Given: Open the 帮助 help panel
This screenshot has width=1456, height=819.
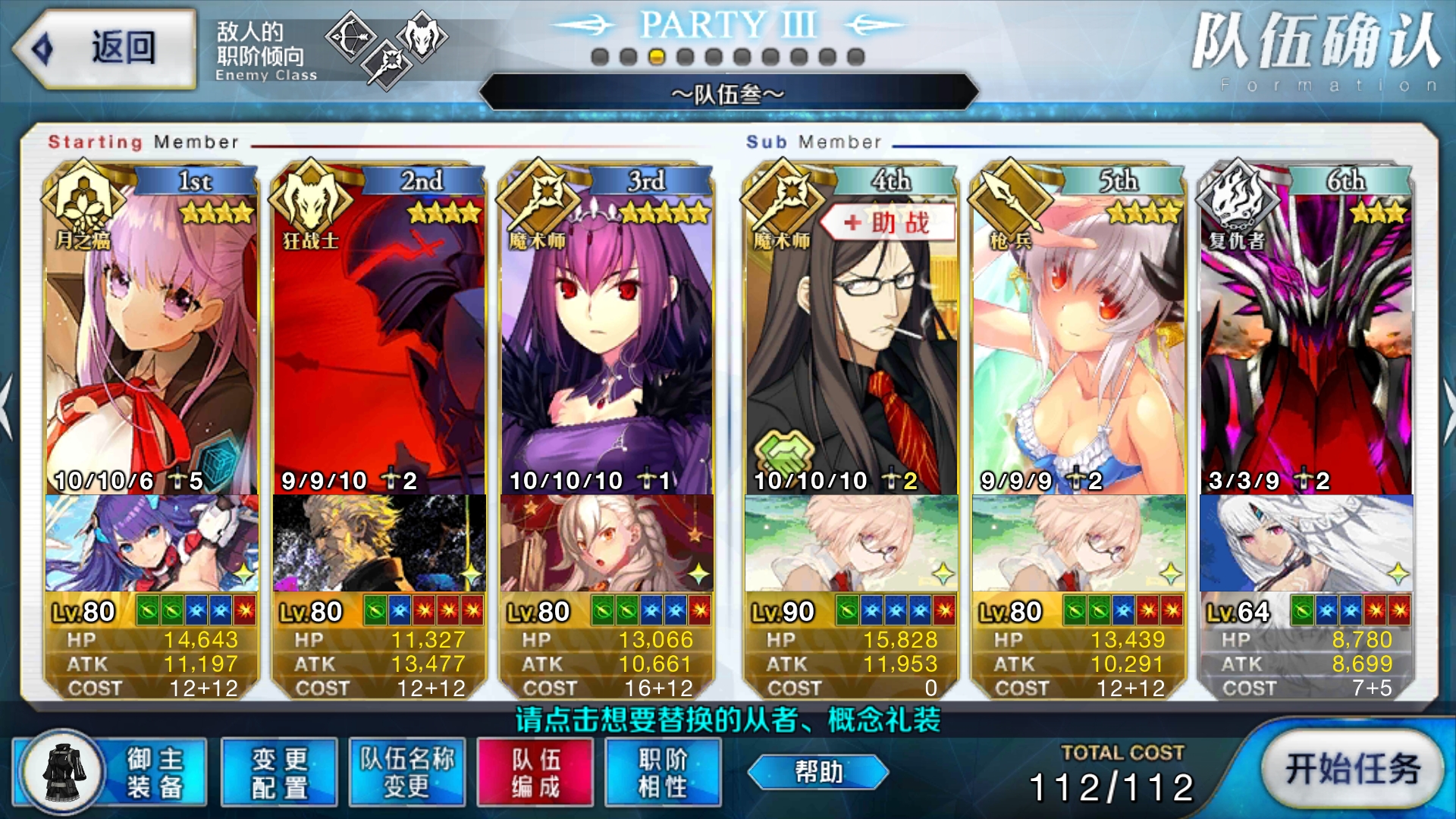Looking at the screenshot, I should pyautogui.click(x=818, y=772).
